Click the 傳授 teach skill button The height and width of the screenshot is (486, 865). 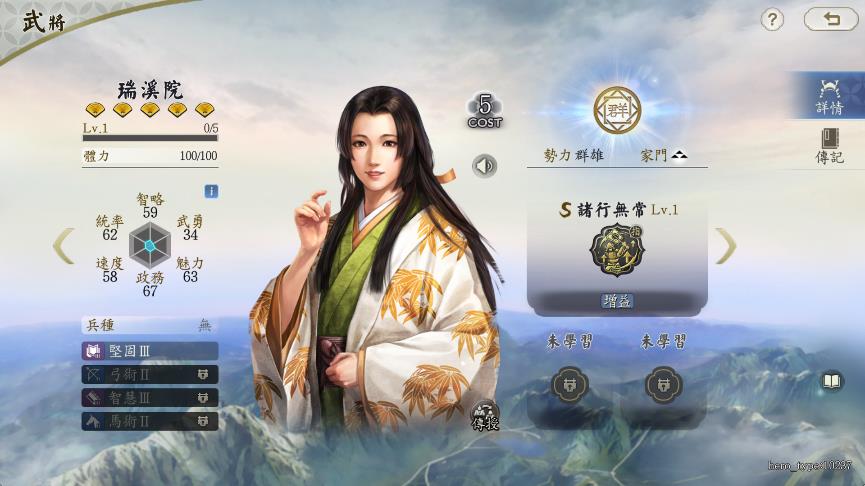[x=485, y=416]
